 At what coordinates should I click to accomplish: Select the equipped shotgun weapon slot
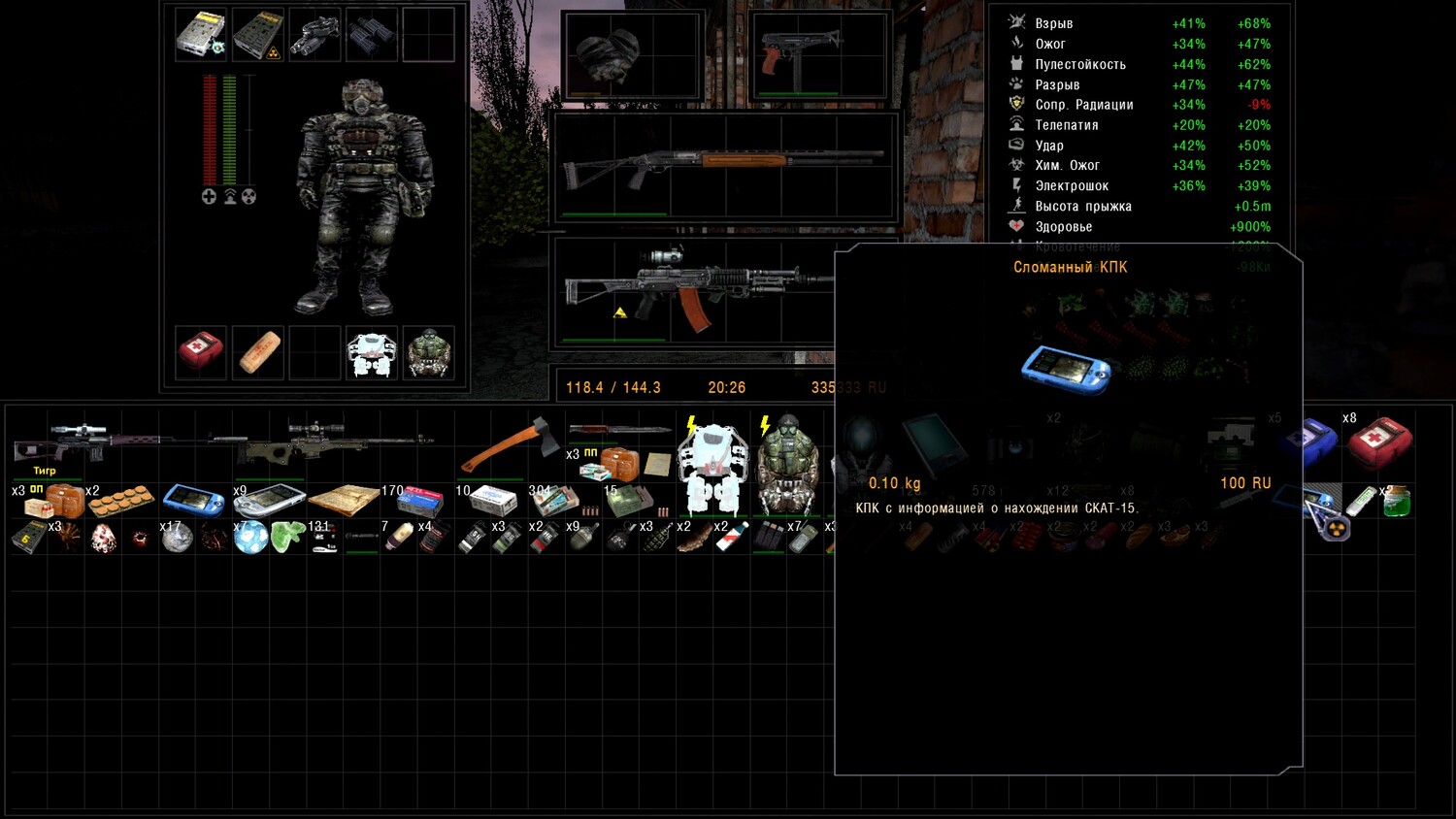(x=723, y=165)
